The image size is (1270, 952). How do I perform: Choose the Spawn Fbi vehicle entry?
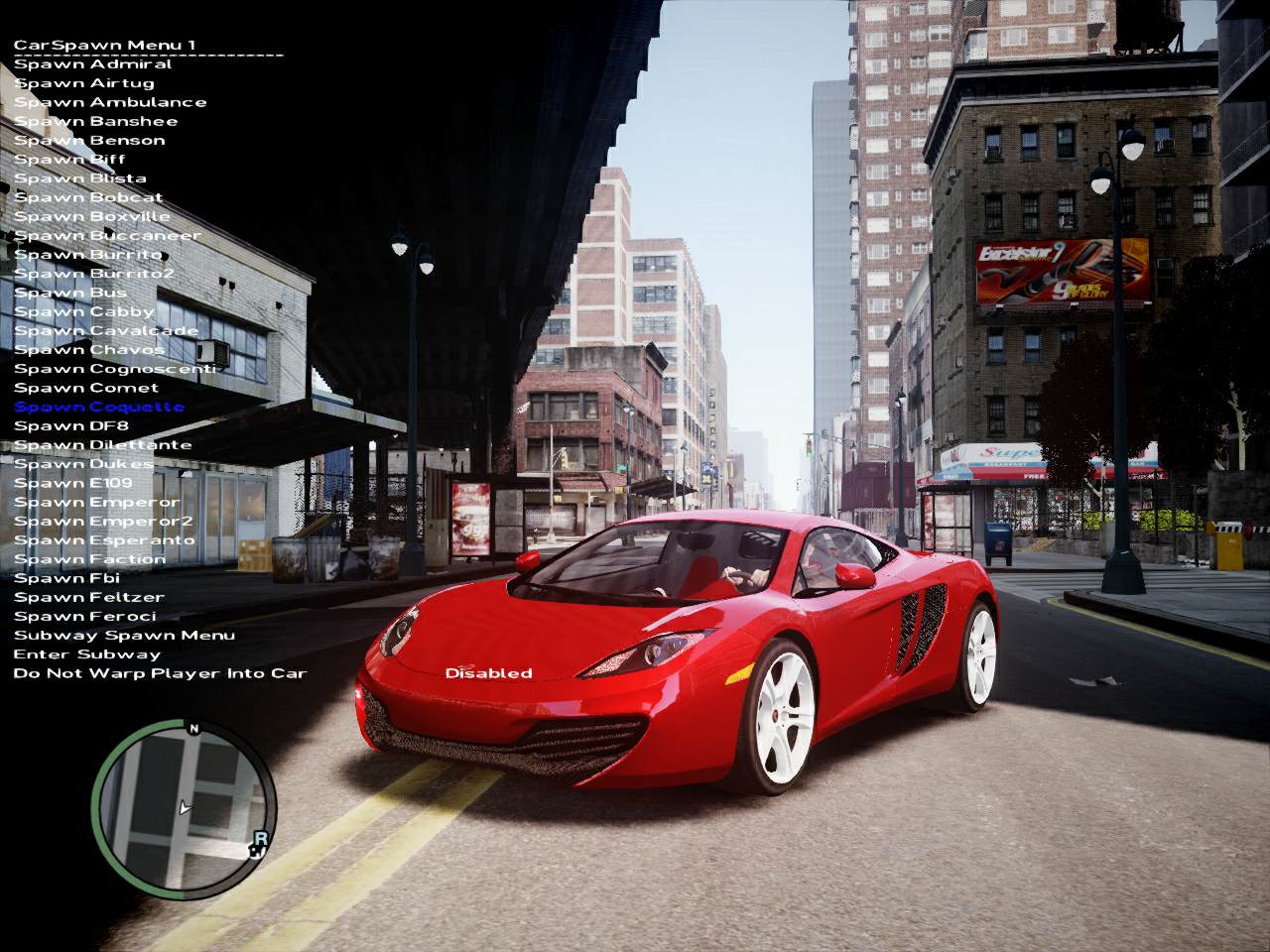click(x=66, y=578)
